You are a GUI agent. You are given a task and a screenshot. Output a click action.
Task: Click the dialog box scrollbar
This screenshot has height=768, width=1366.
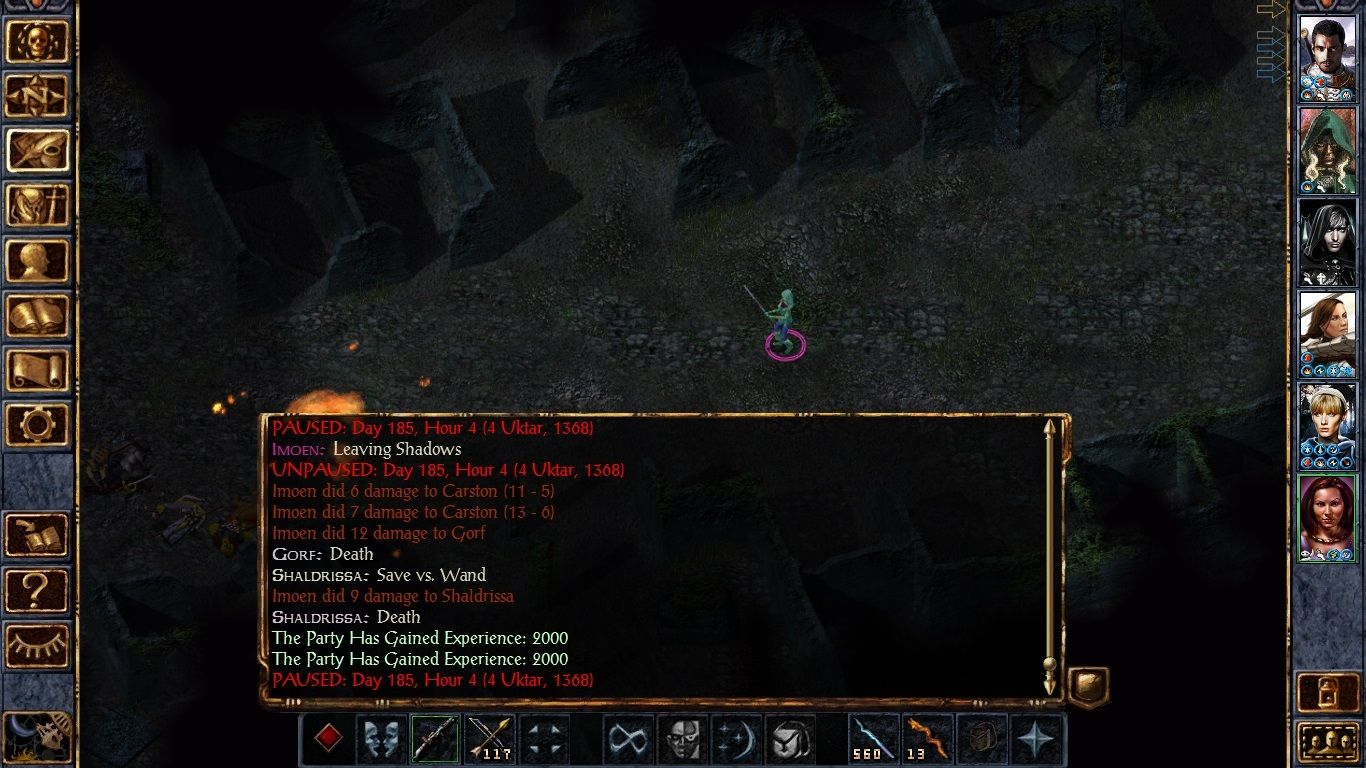tap(1049, 555)
